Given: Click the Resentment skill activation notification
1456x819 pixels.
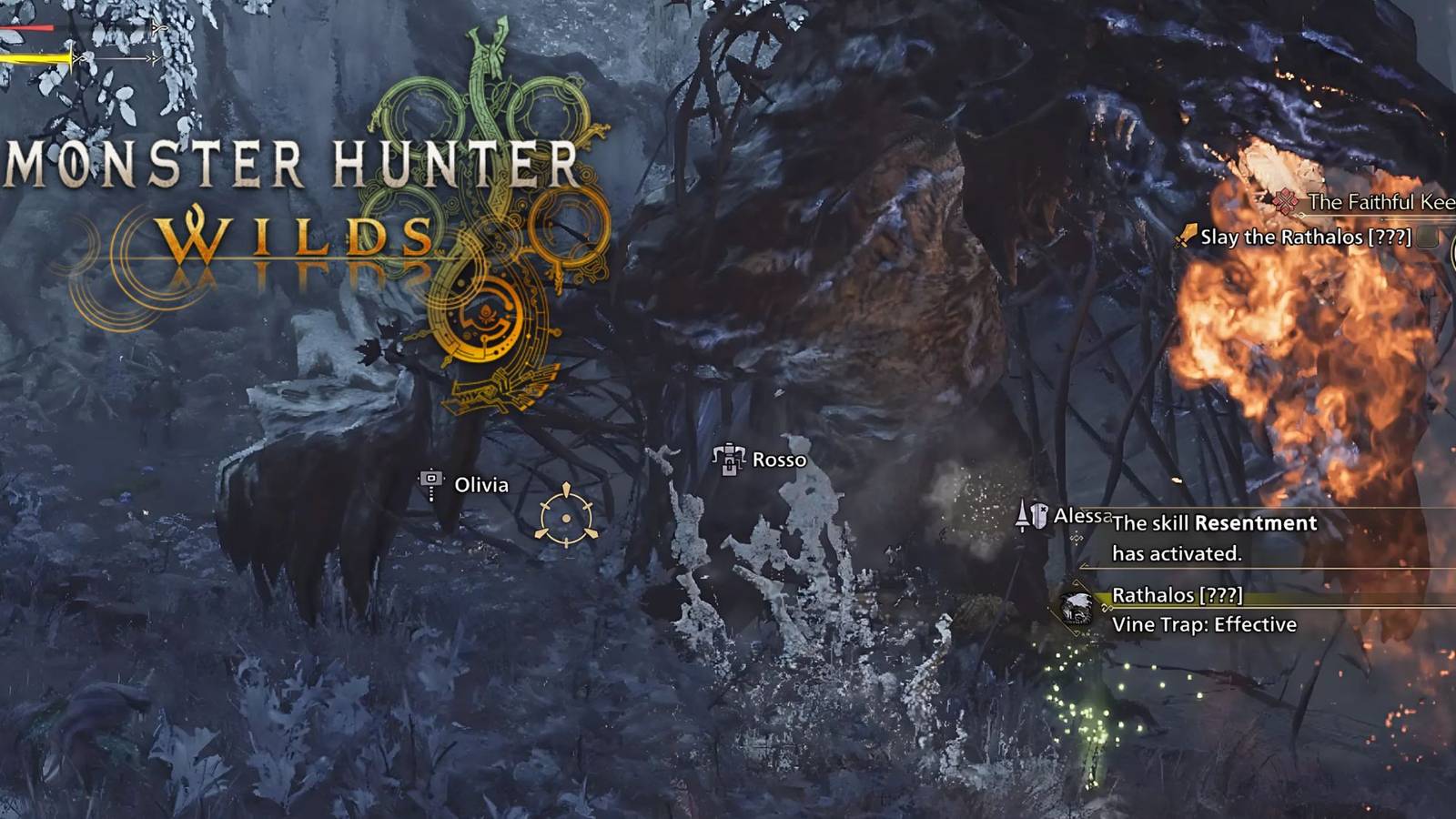Looking at the screenshot, I should [x=1215, y=536].
